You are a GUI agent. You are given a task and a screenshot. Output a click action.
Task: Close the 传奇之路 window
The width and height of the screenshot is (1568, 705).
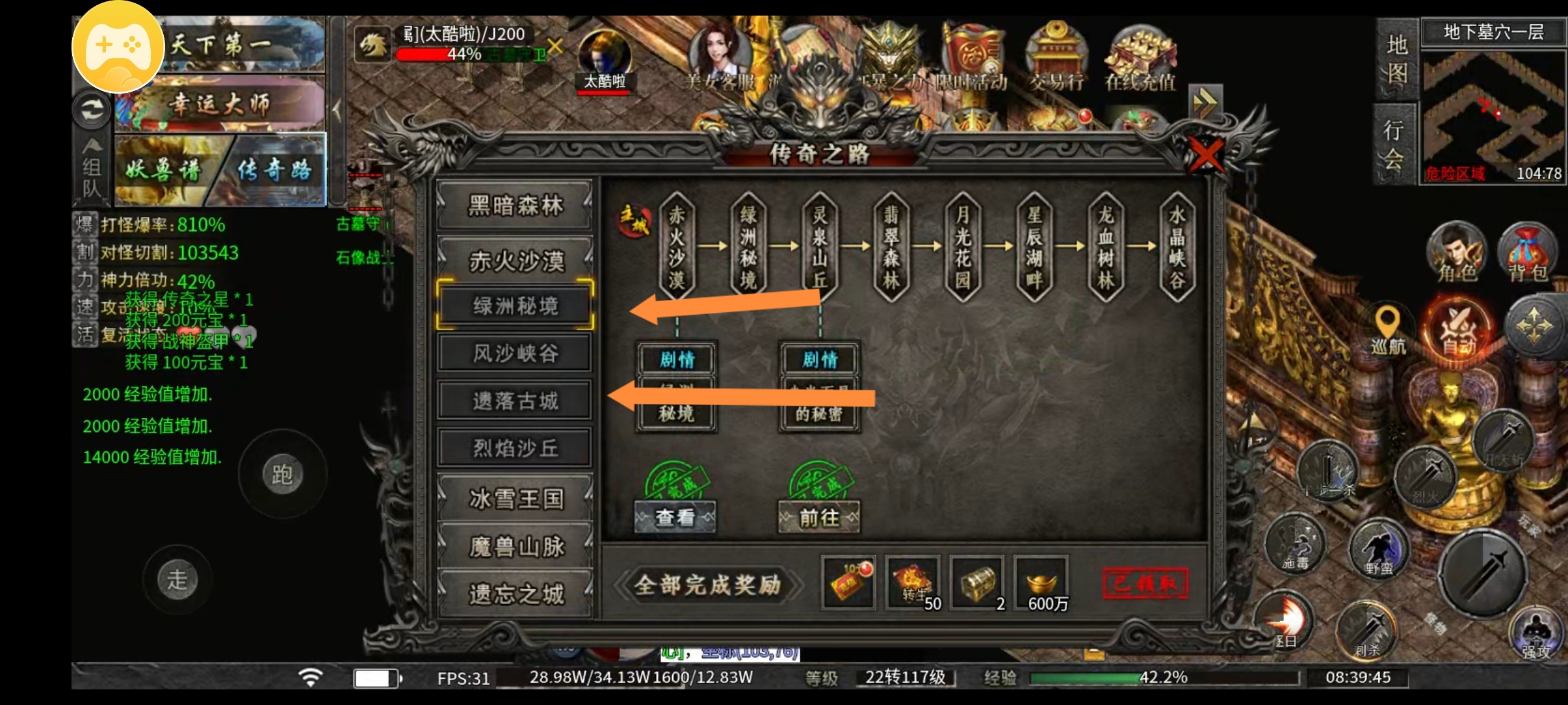(1205, 156)
